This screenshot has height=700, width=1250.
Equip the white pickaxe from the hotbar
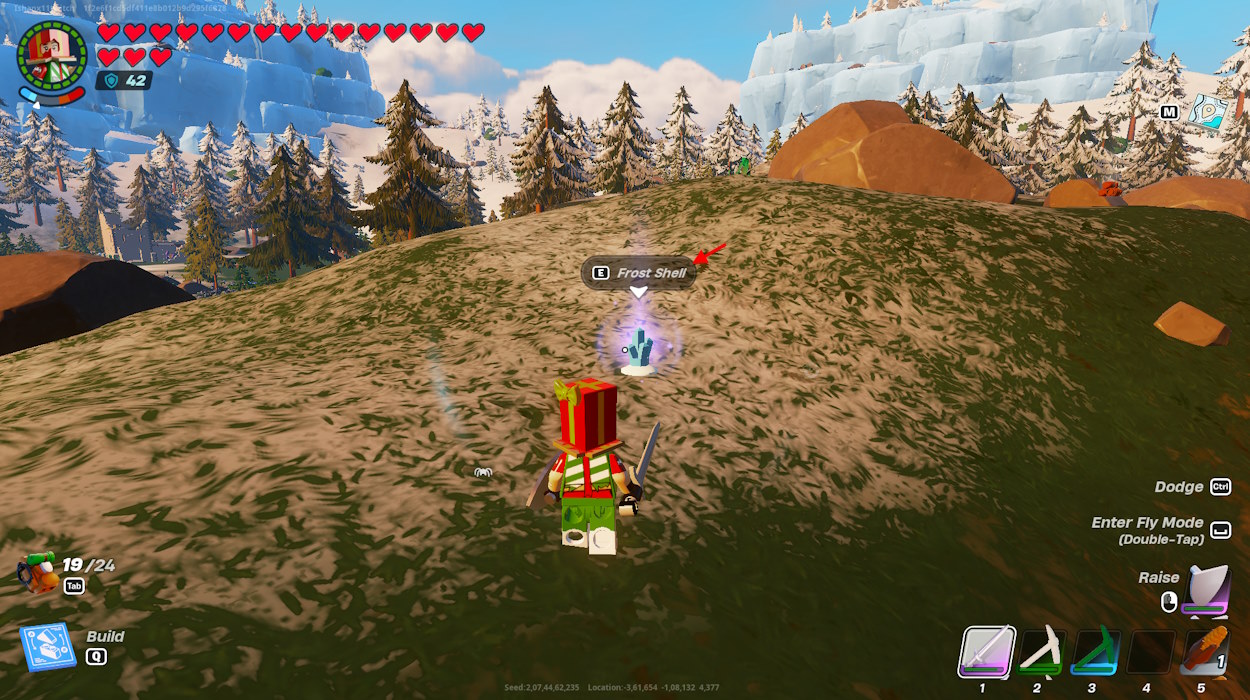(x=1040, y=653)
